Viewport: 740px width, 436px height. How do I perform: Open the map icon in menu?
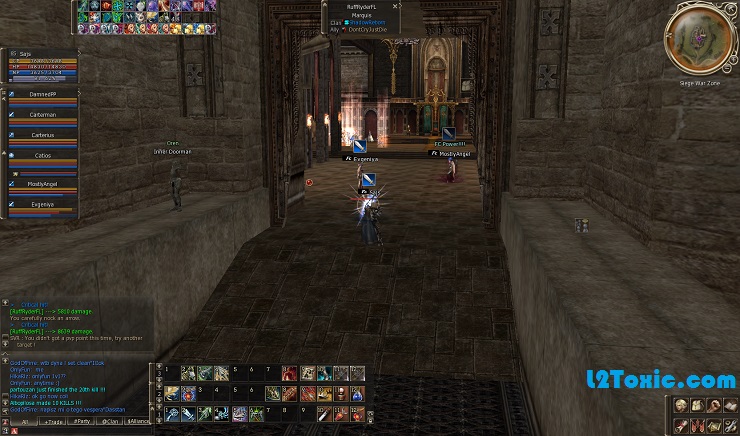pyautogui.click(x=713, y=427)
